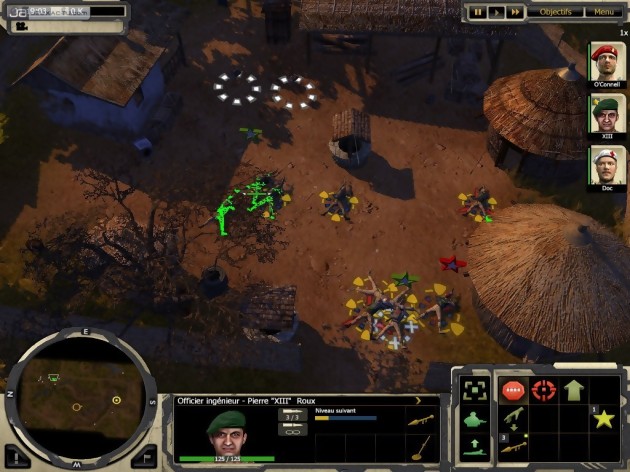Activate fast-forward game speed
This screenshot has height=472, width=630.
(x=515, y=12)
